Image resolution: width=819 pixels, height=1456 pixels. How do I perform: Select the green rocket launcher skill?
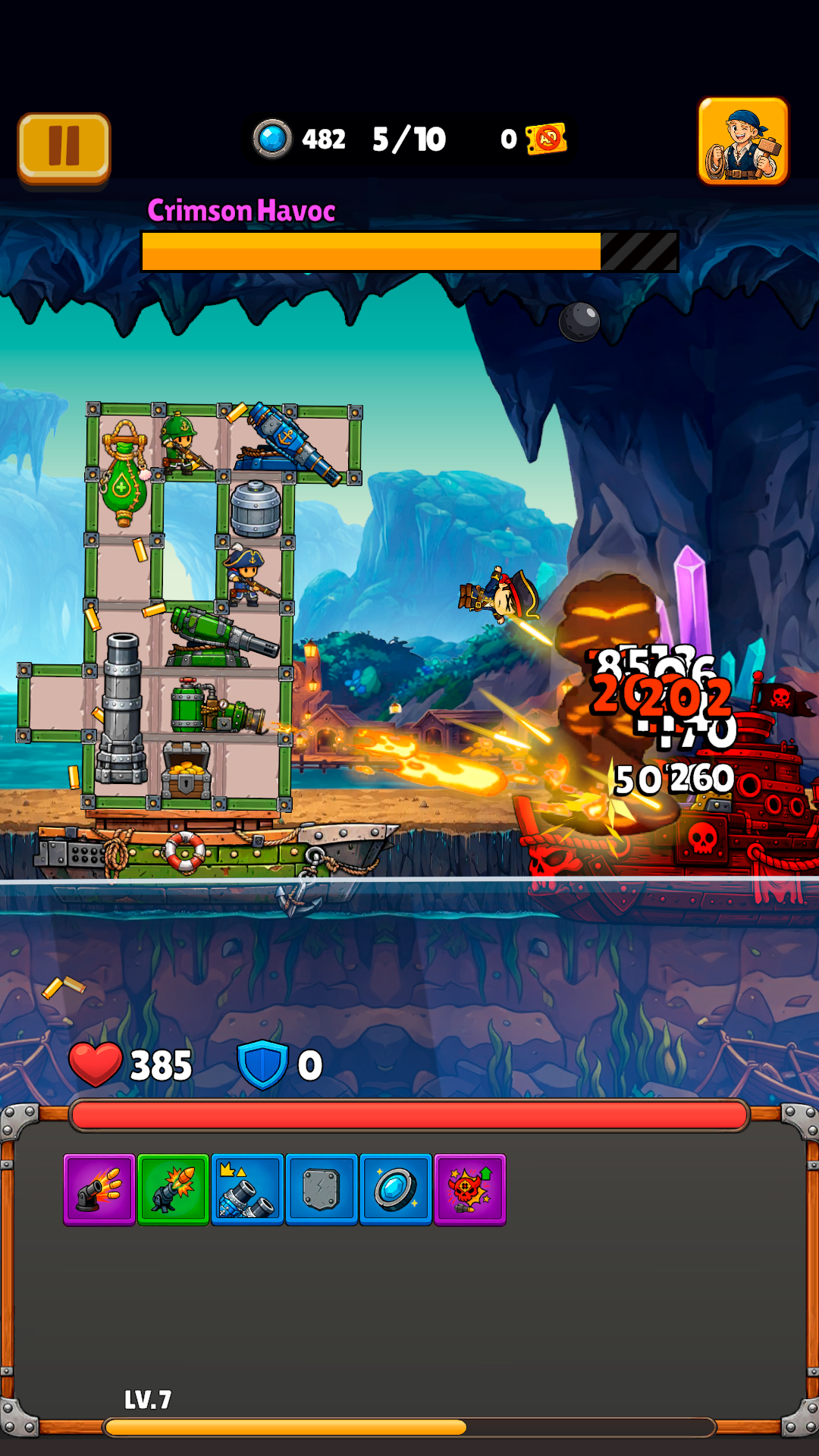tap(173, 1189)
